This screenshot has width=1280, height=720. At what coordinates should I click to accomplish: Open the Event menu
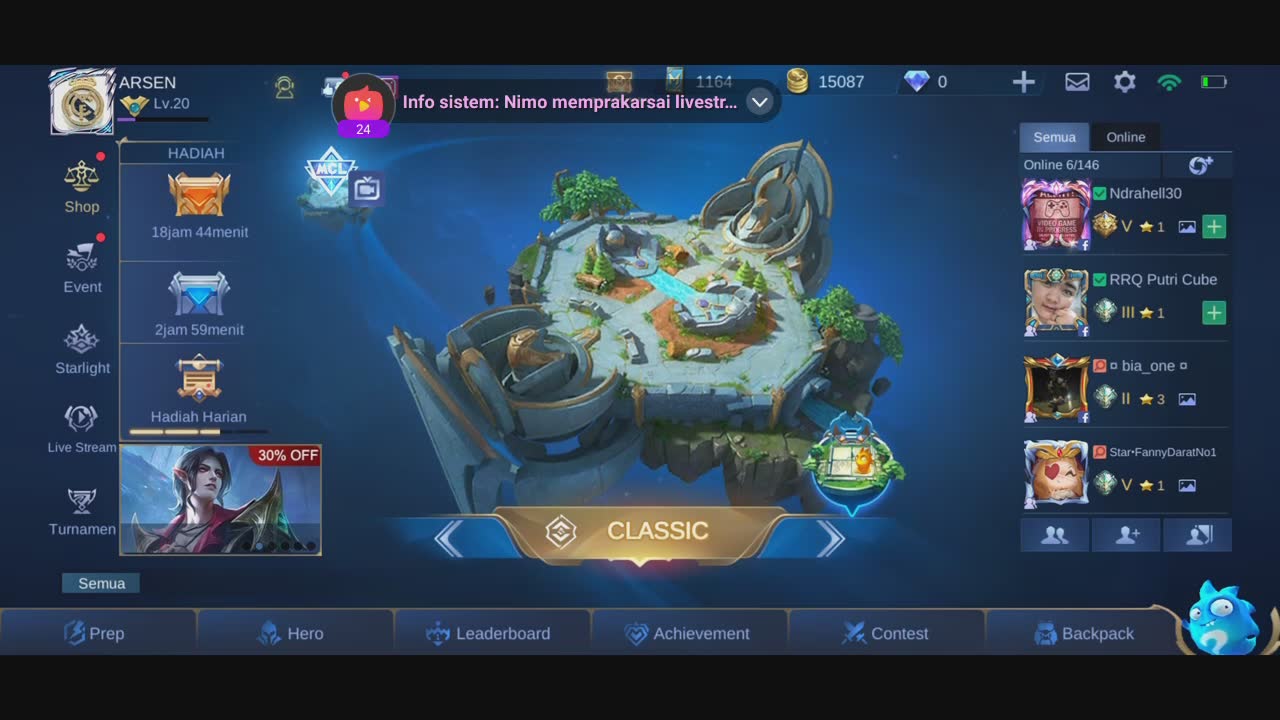(x=82, y=267)
